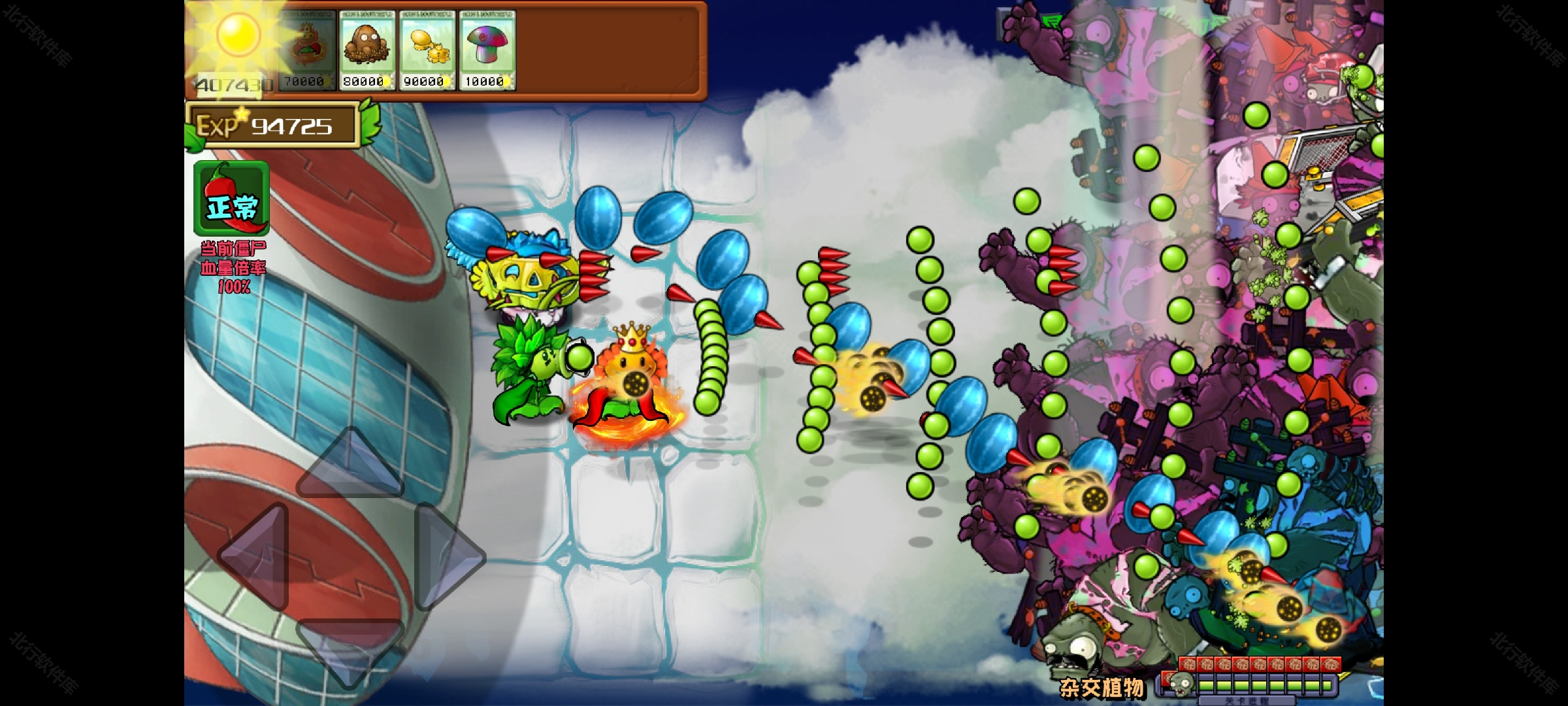Choose the brown nut seed card costing 80000
This screenshot has height=706, width=1568.
(367, 50)
